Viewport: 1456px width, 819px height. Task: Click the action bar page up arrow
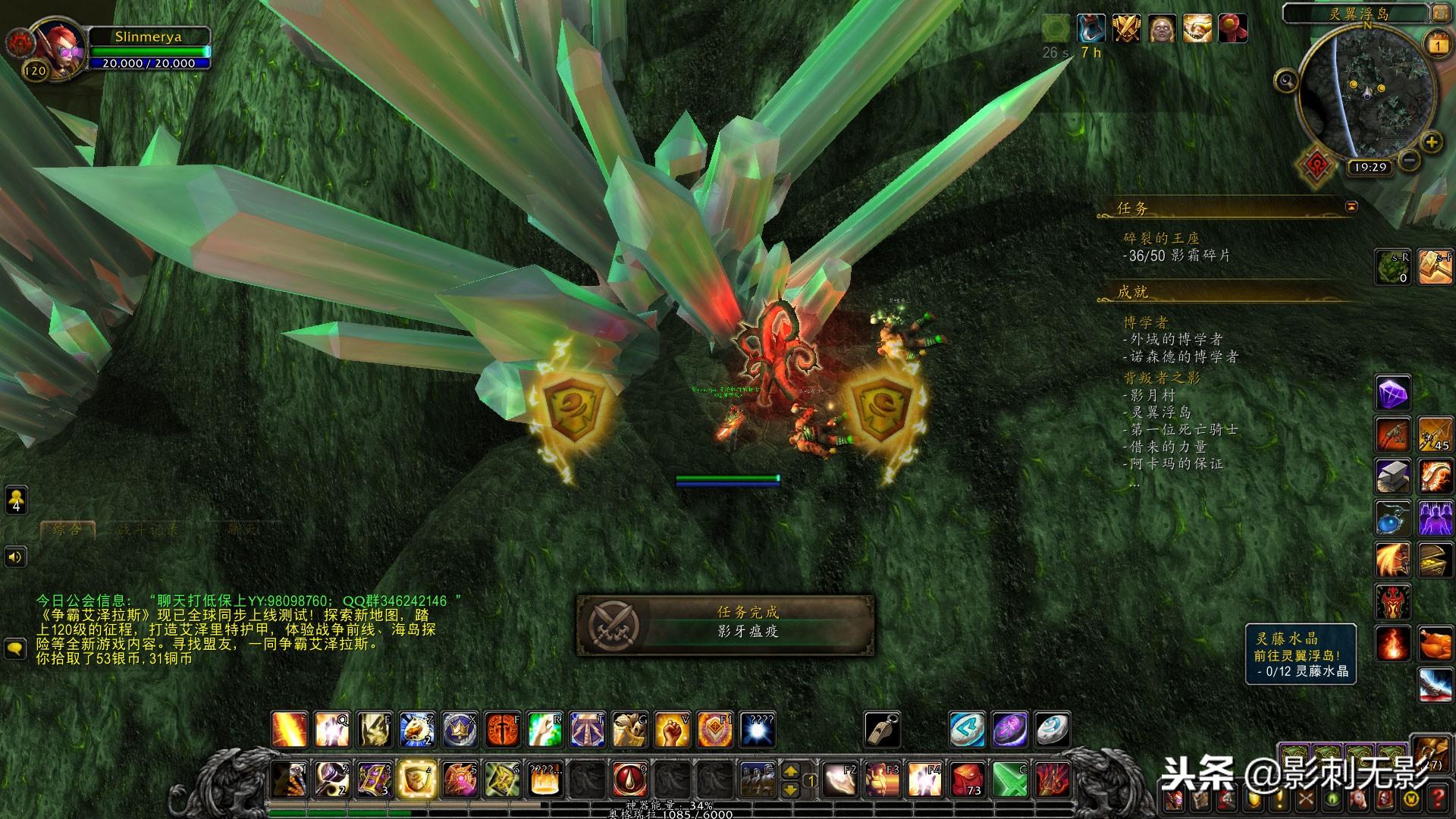pos(790,771)
